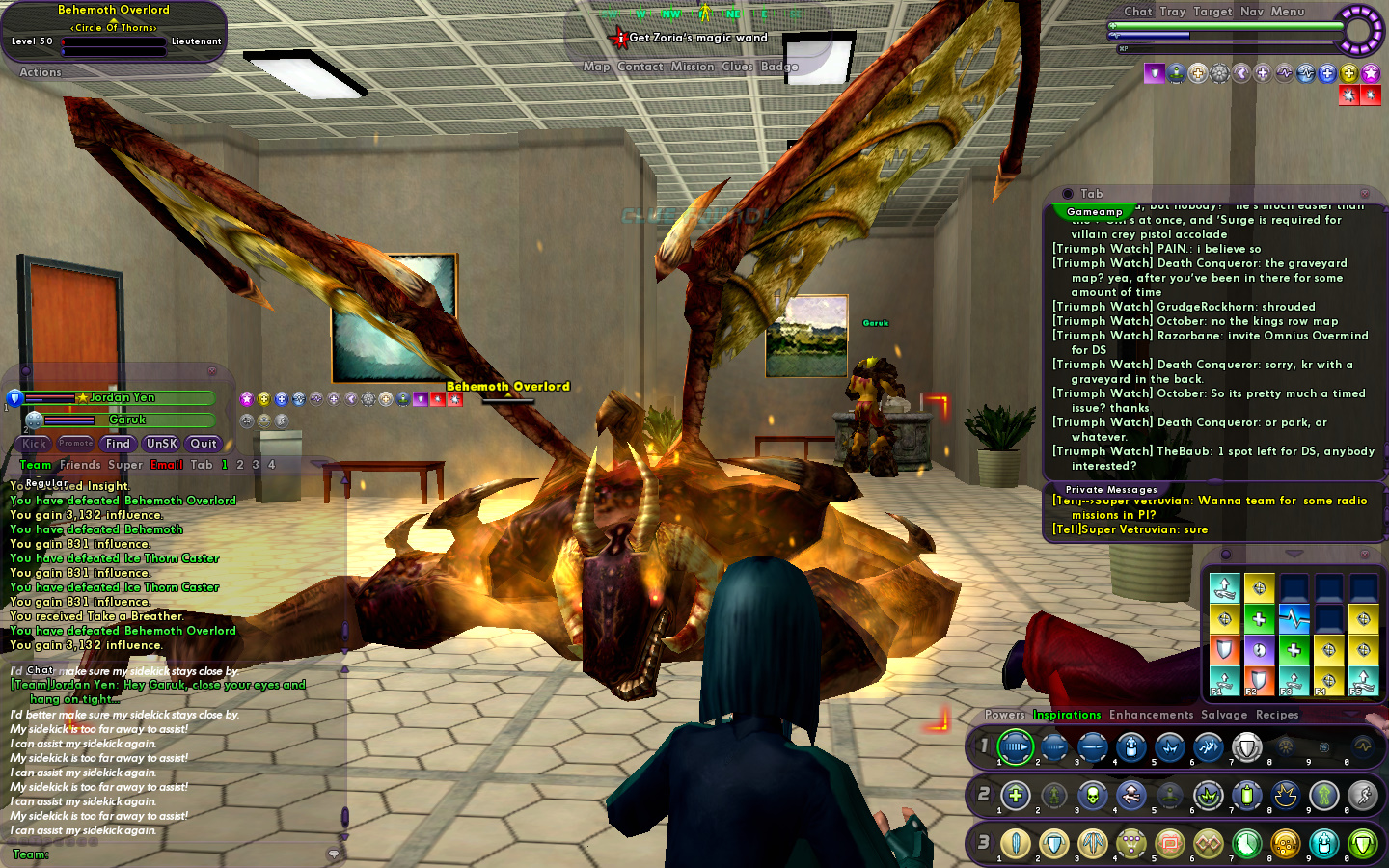Image resolution: width=1389 pixels, height=868 pixels.
Task: Switch to the Email tab
Action: click(167, 465)
